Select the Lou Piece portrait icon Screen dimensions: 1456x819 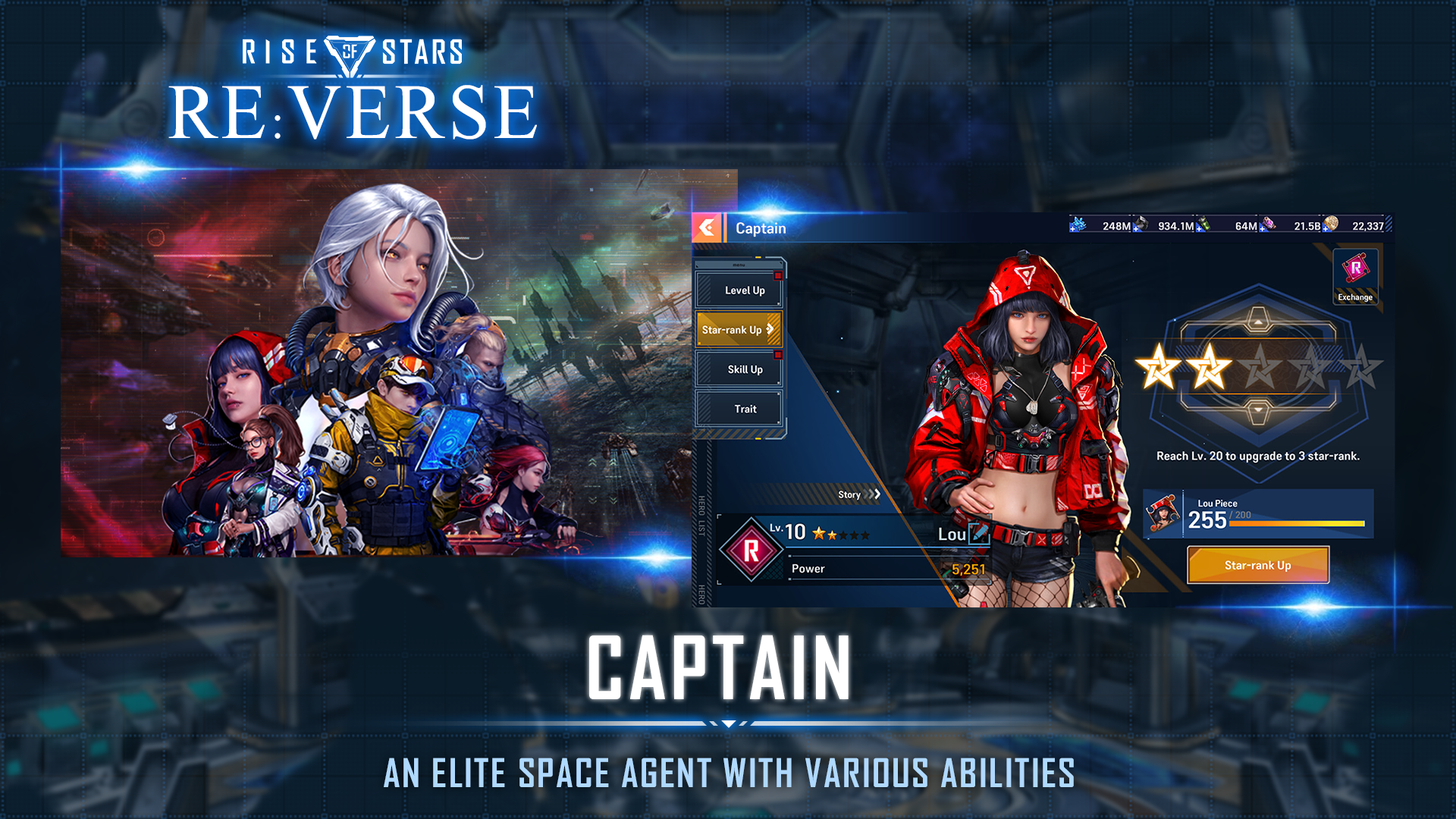click(1163, 514)
